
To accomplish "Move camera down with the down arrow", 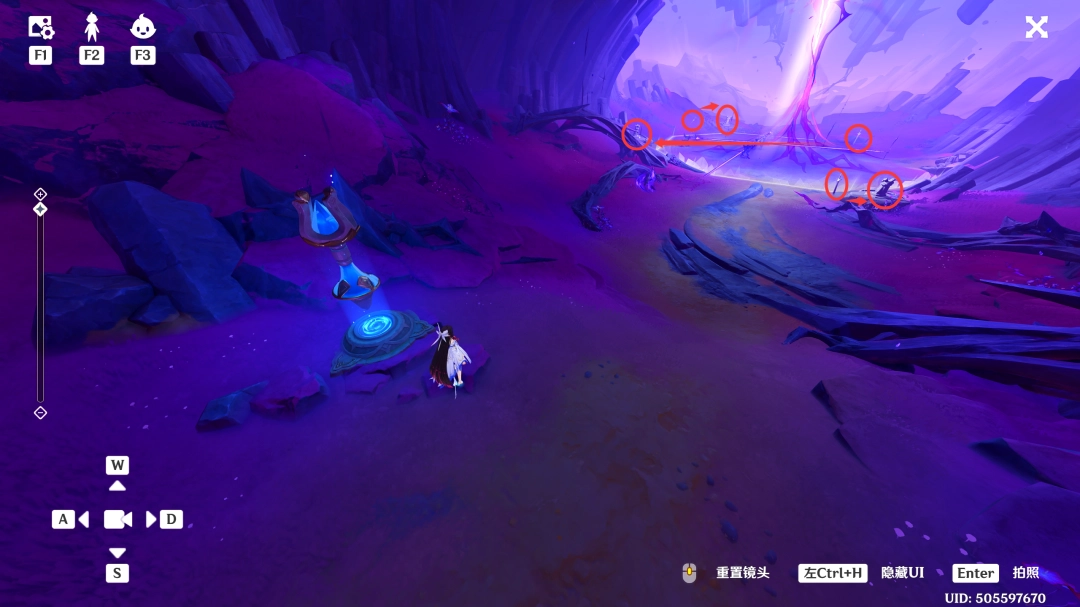I will pyautogui.click(x=117, y=552).
